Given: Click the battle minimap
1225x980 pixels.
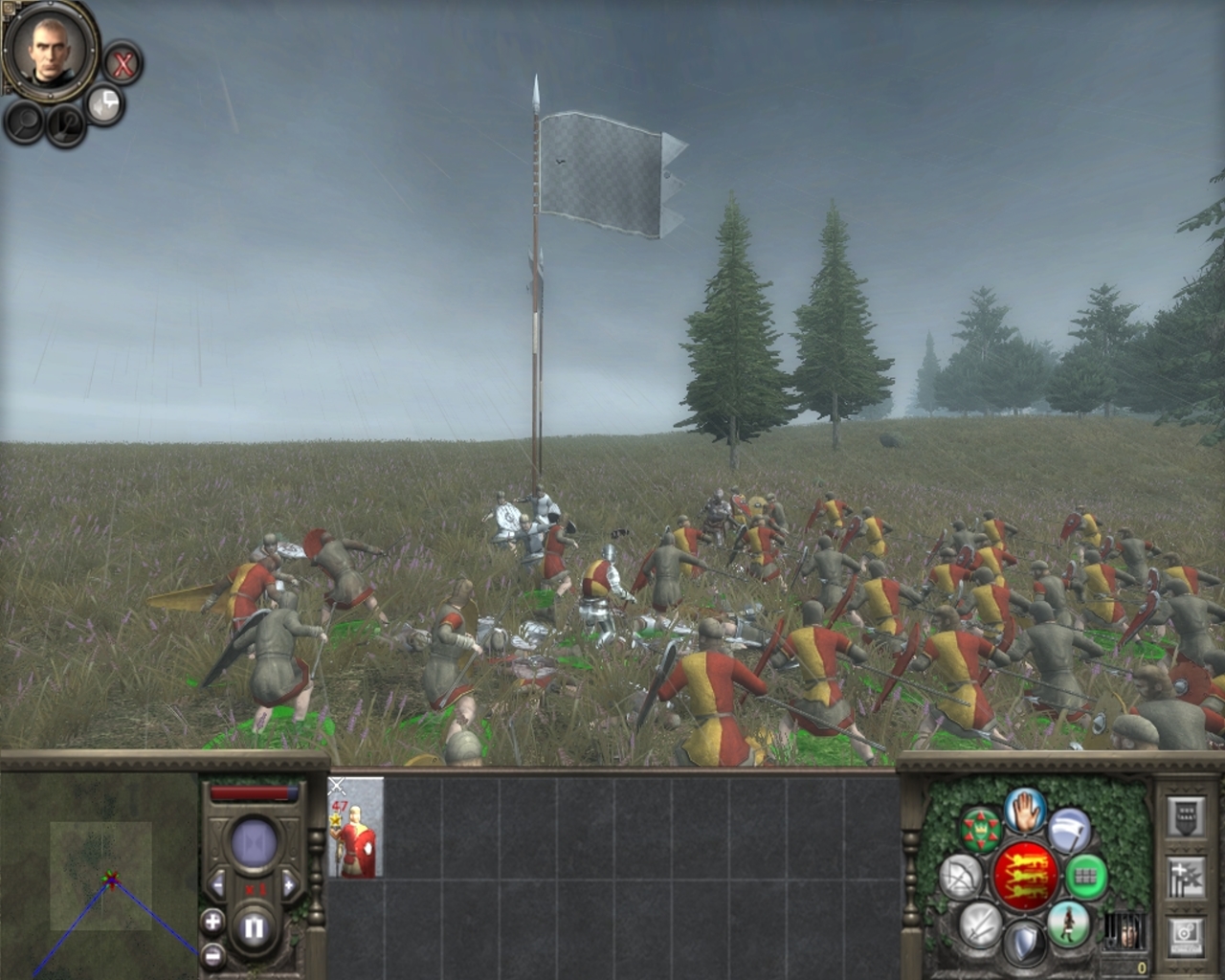Looking at the screenshot, I should click(x=100, y=876).
